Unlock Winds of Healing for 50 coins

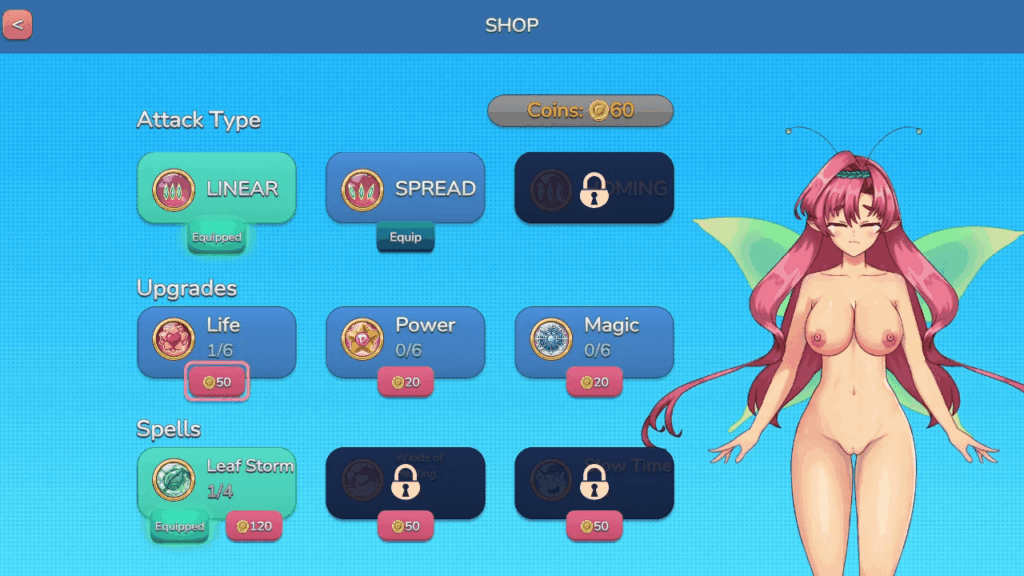point(405,526)
